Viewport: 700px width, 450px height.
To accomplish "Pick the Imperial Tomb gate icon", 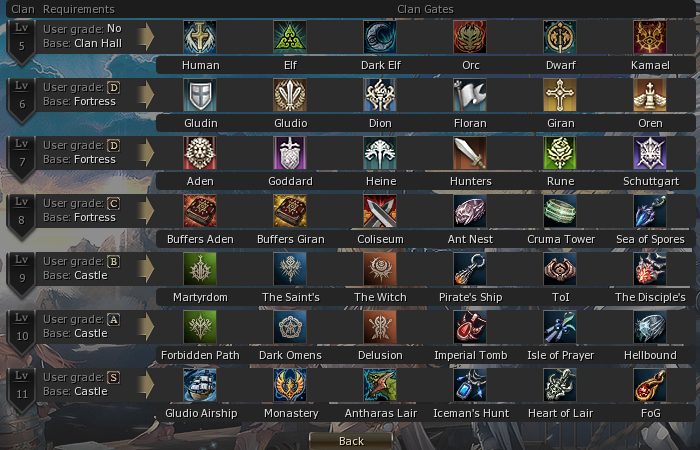I will tap(470, 328).
